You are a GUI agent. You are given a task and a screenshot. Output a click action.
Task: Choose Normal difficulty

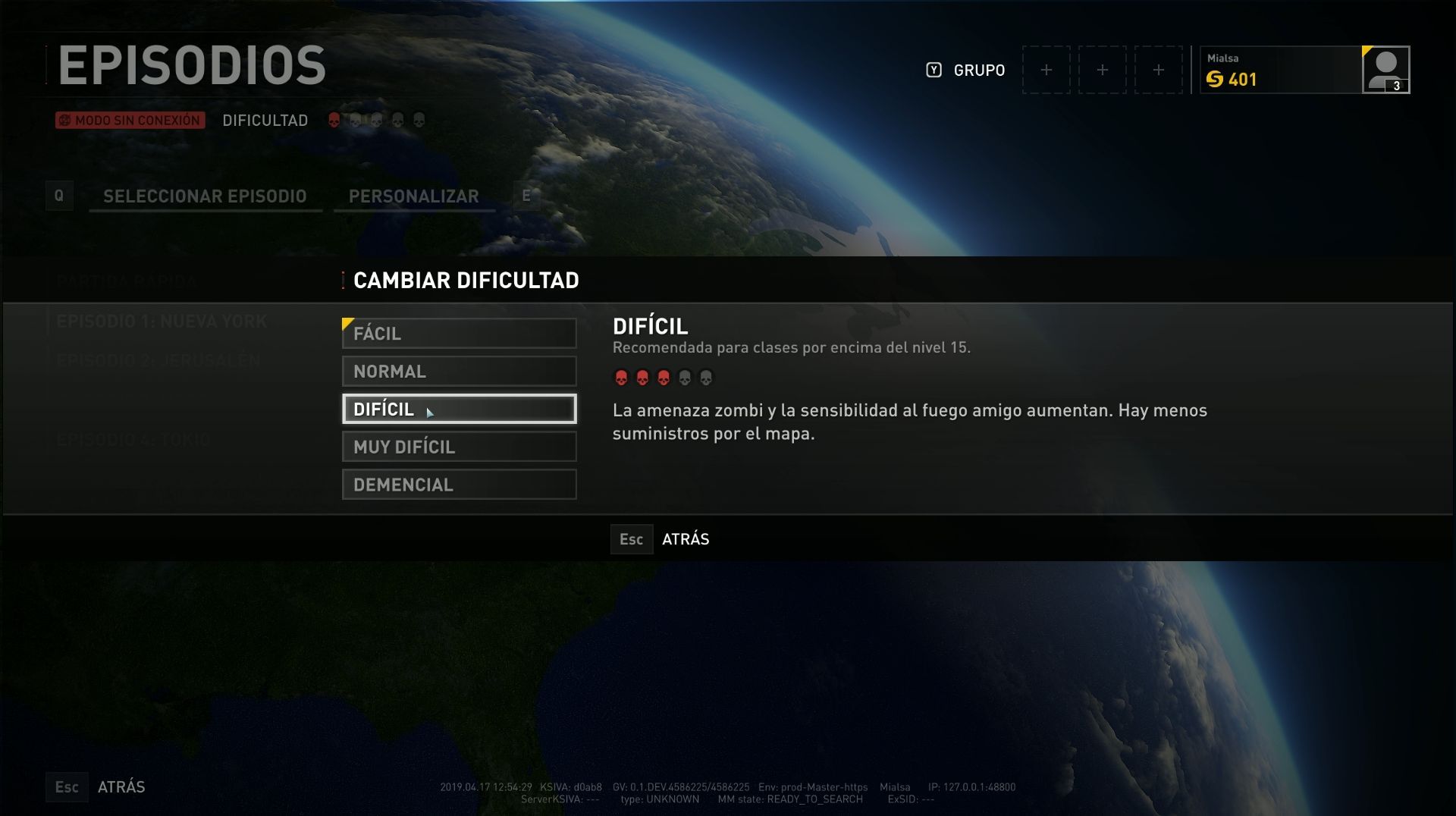pos(459,372)
